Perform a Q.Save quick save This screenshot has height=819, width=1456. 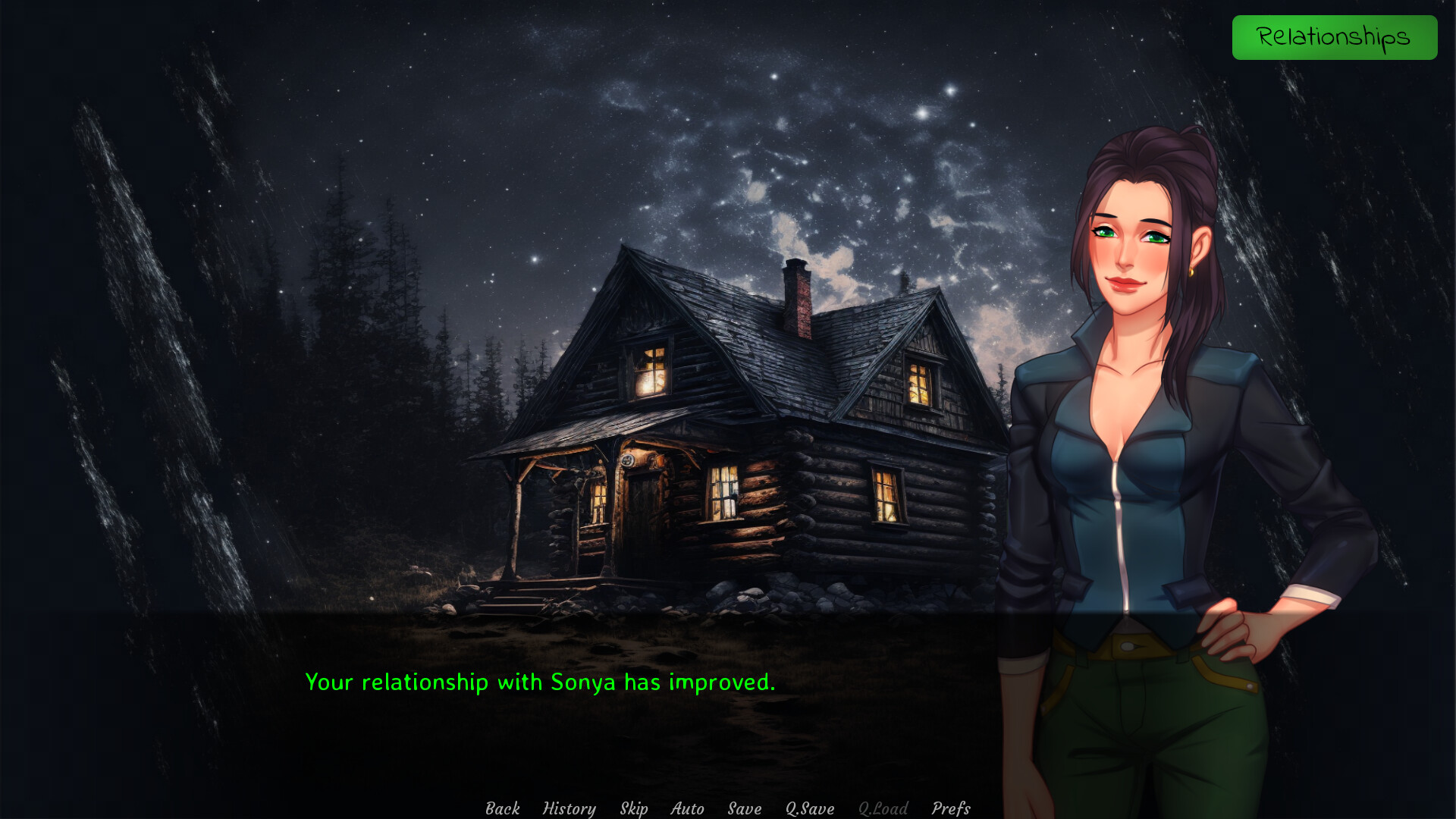coord(808,808)
